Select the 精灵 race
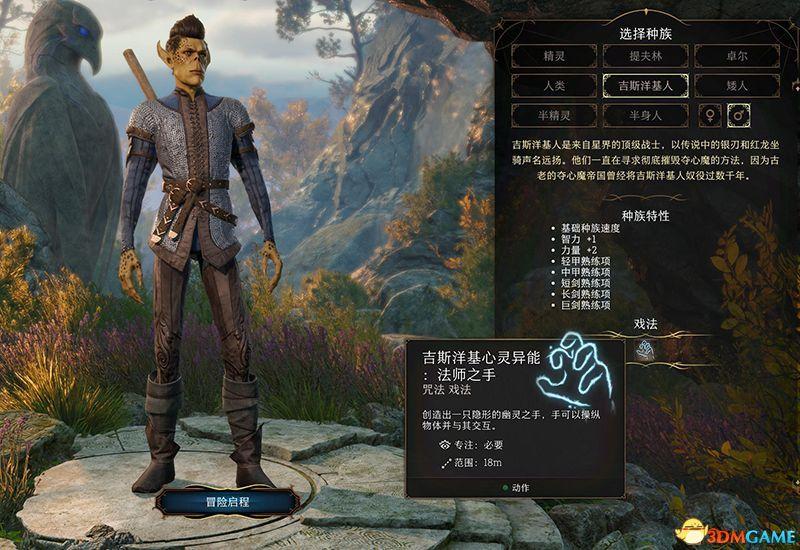 [x=552, y=57]
